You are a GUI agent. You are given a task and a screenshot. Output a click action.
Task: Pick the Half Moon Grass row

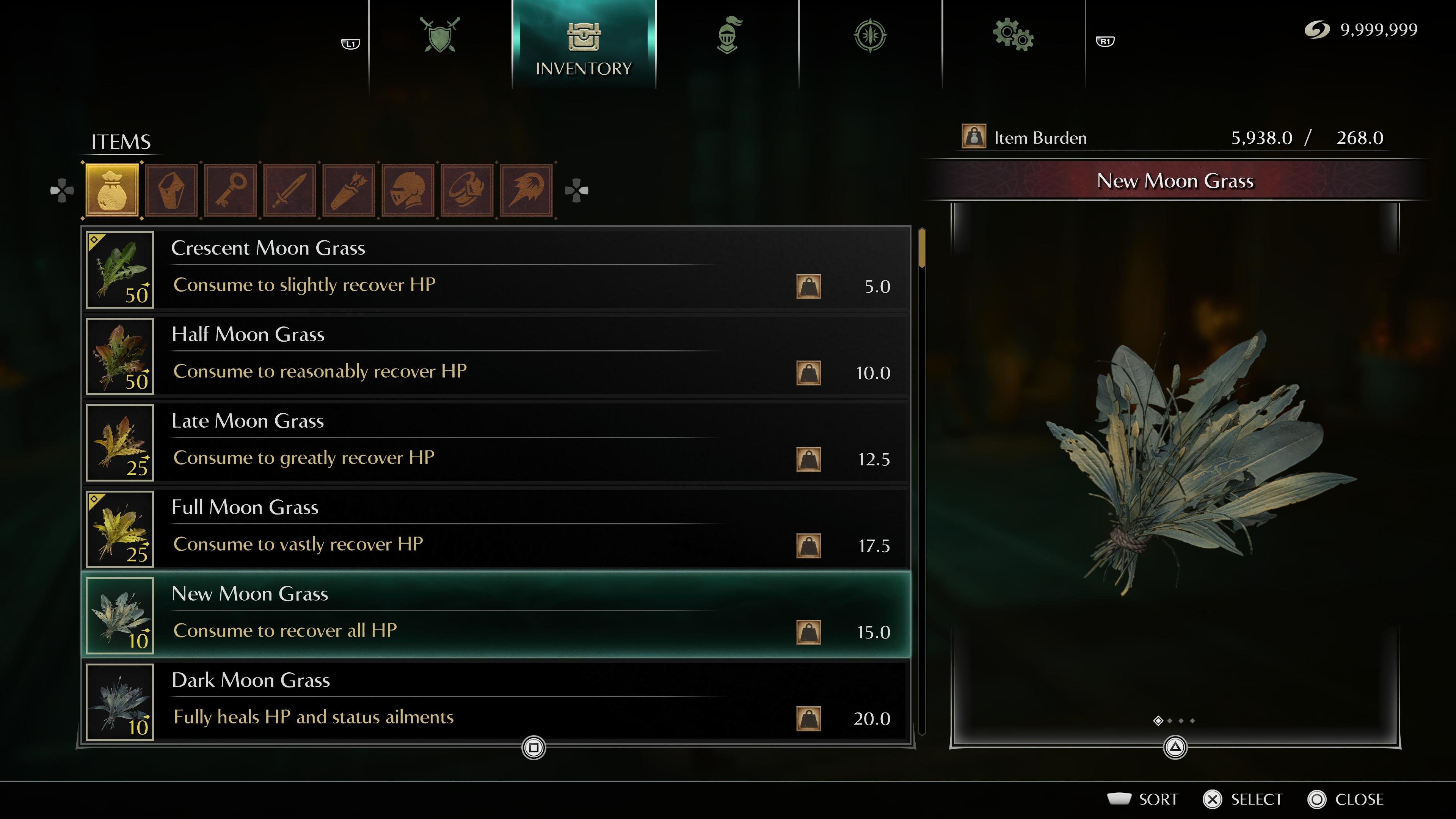pos(496,356)
